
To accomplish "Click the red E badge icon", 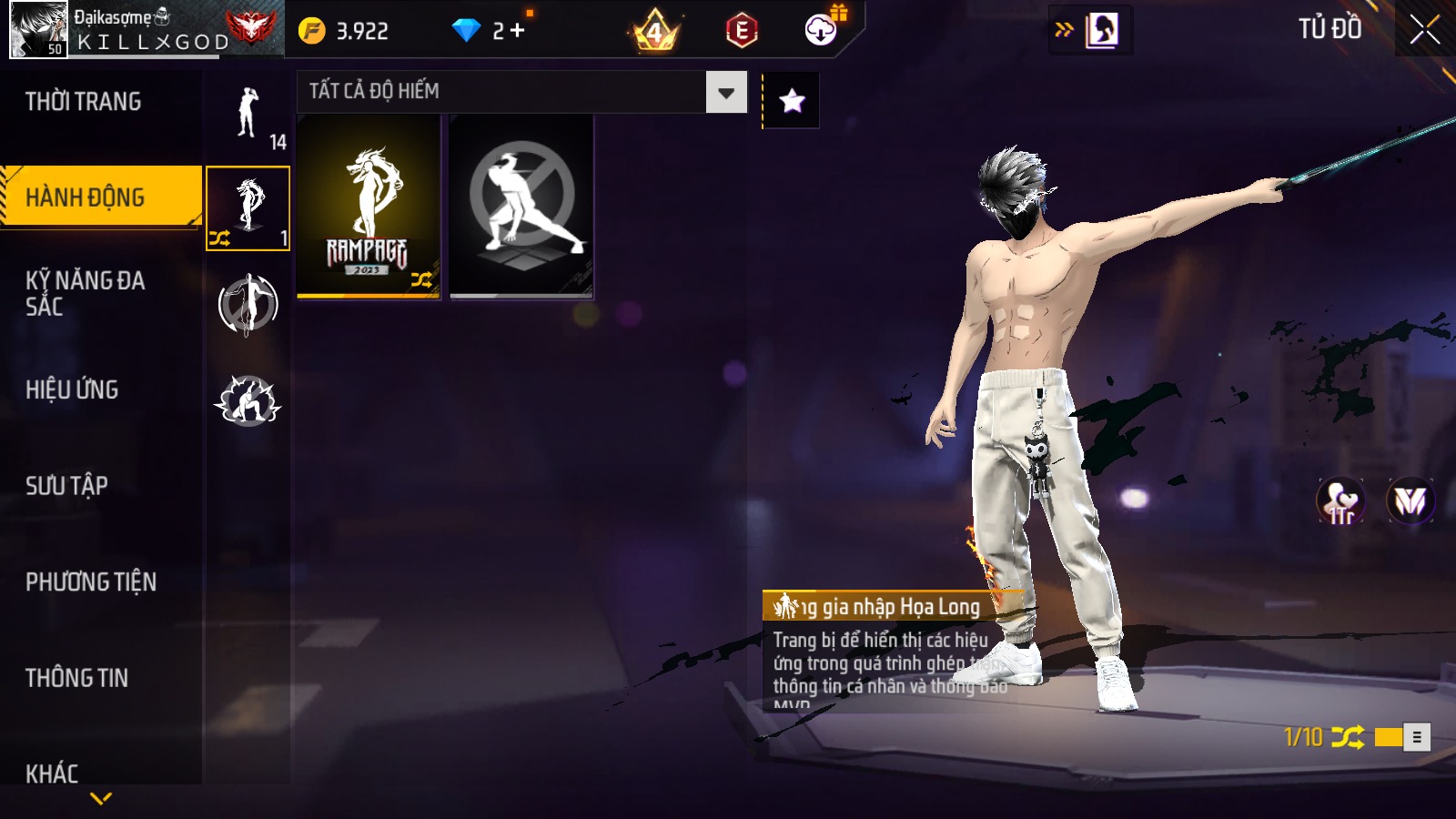I will pos(742,31).
